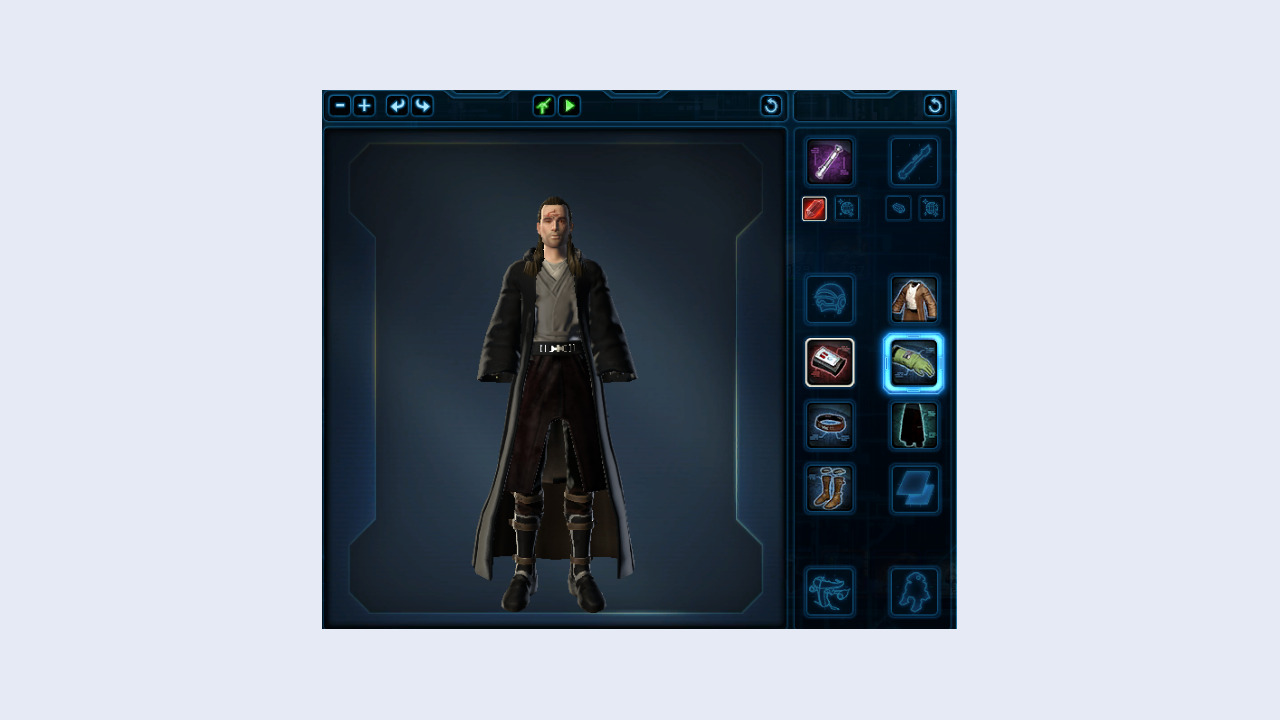Select the empty offhand weapon slot
The image size is (1280, 720).
coord(913,161)
